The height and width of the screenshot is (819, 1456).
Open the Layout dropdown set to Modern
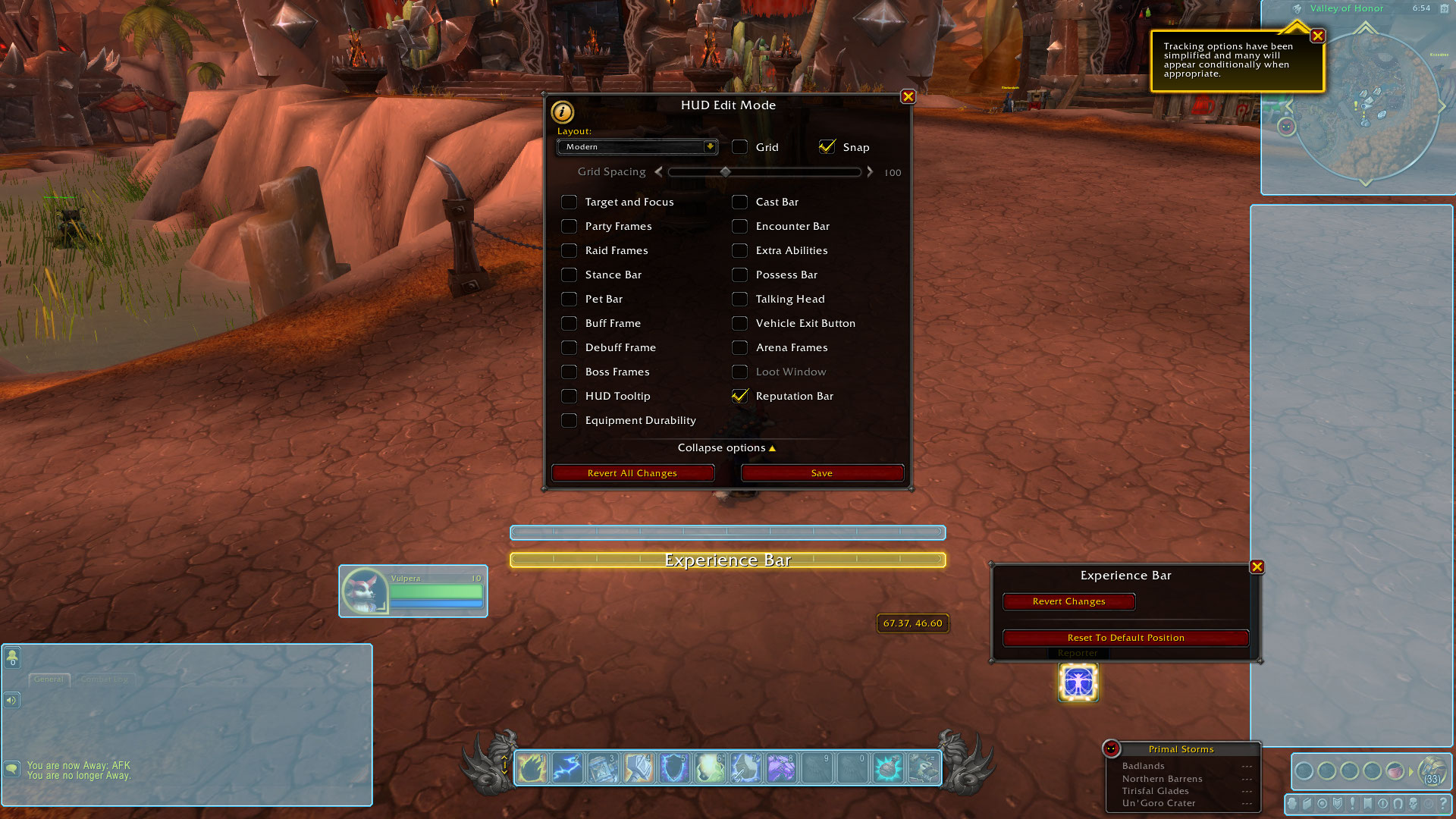637,147
